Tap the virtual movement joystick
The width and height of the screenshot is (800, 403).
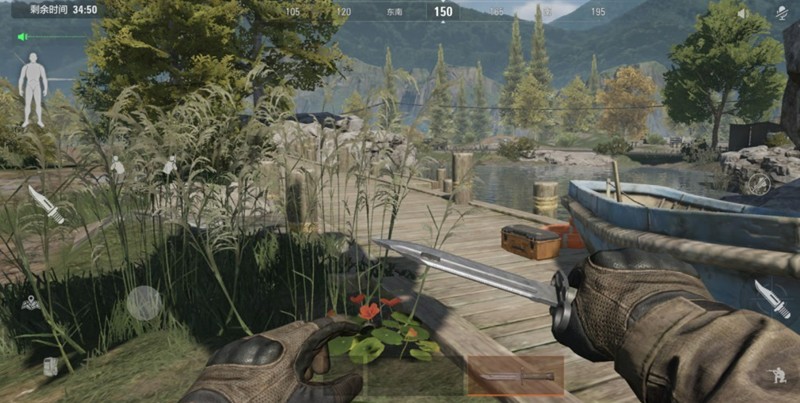(144, 302)
